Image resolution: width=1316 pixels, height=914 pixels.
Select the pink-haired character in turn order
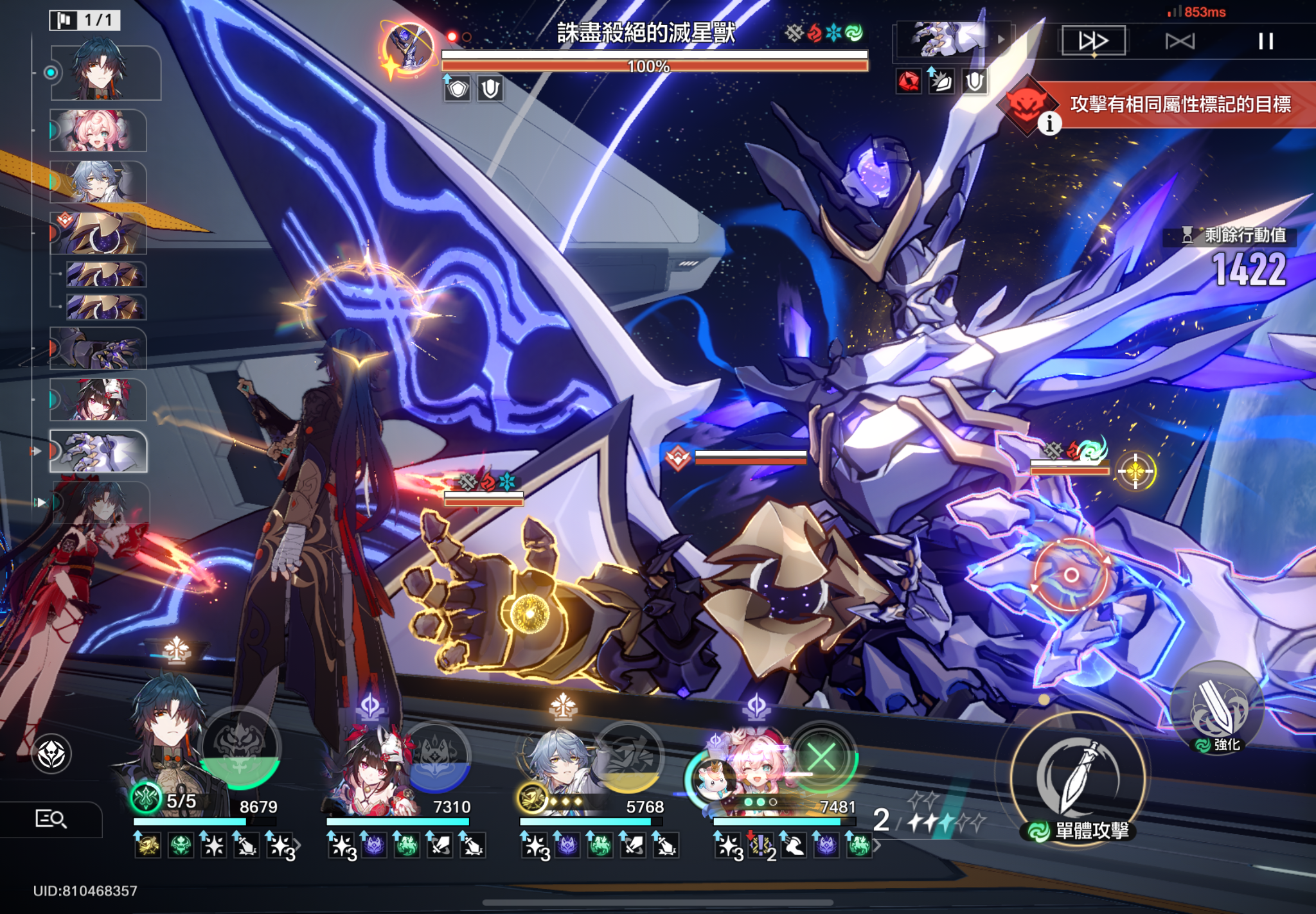(x=98, y=130)
